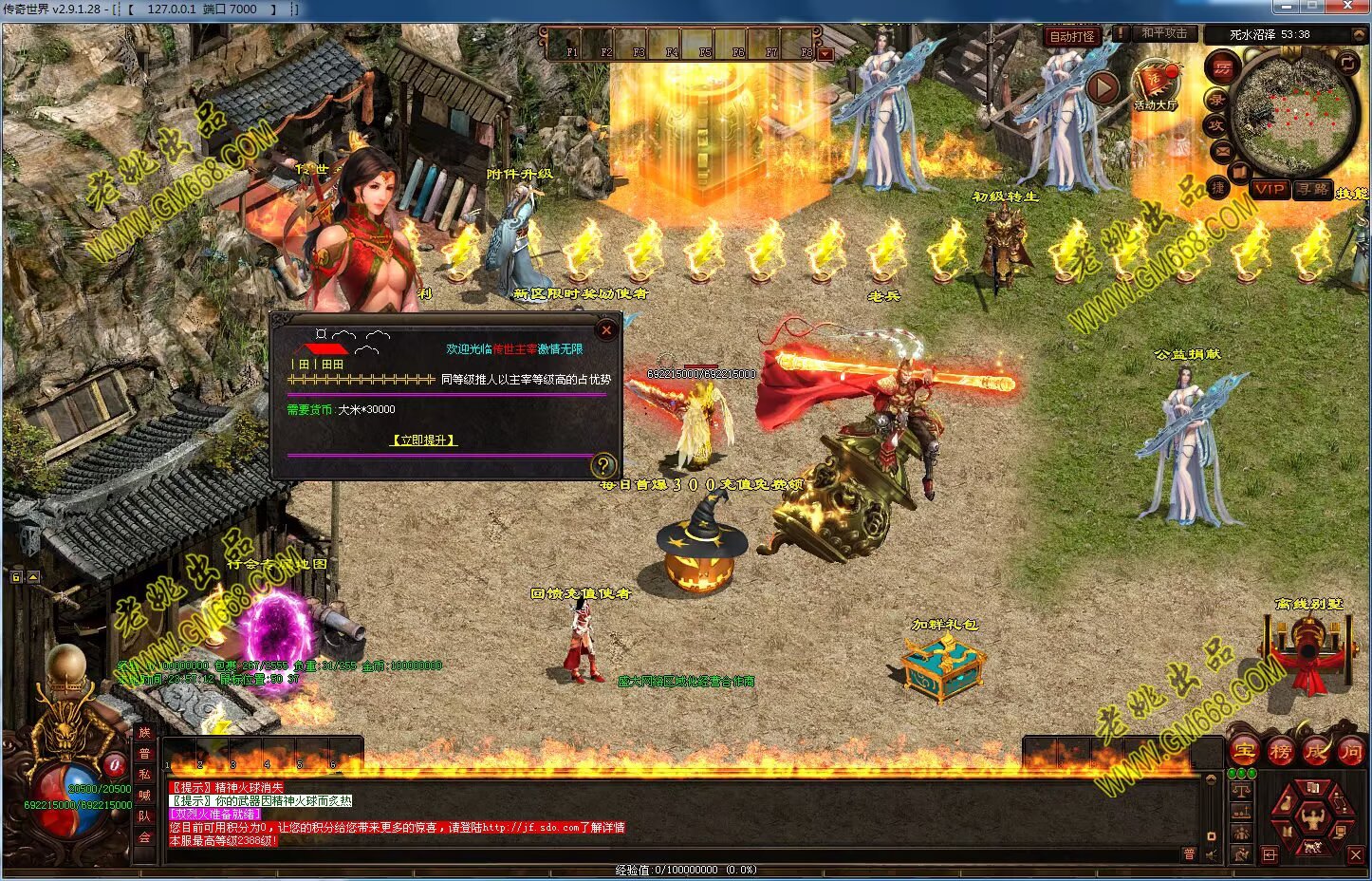The width and height of the screenshot is (1372, 881).
Task: Open the 宝 treasure shop orb
Action: click(x=1244, y=752)
